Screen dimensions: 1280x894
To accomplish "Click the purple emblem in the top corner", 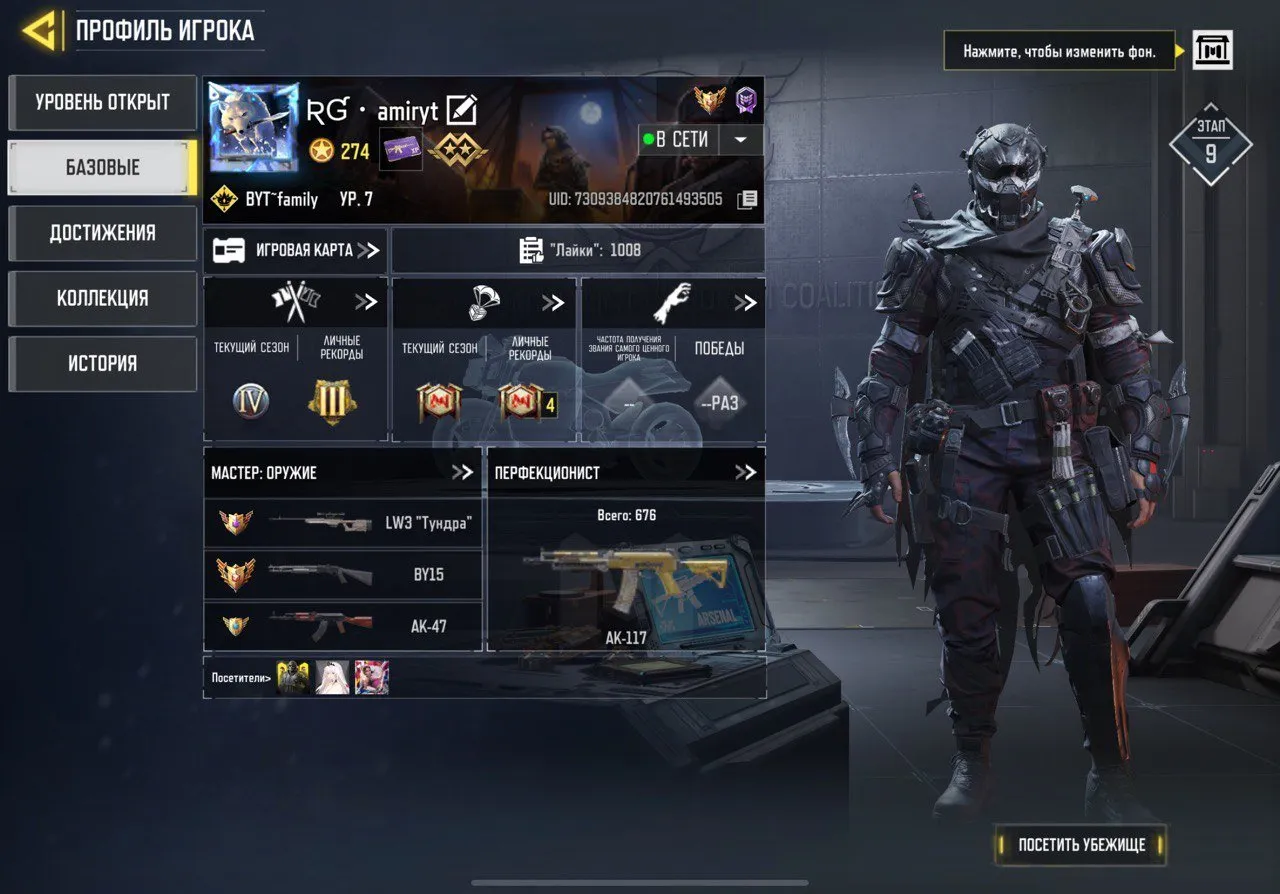I will point(742,99).
